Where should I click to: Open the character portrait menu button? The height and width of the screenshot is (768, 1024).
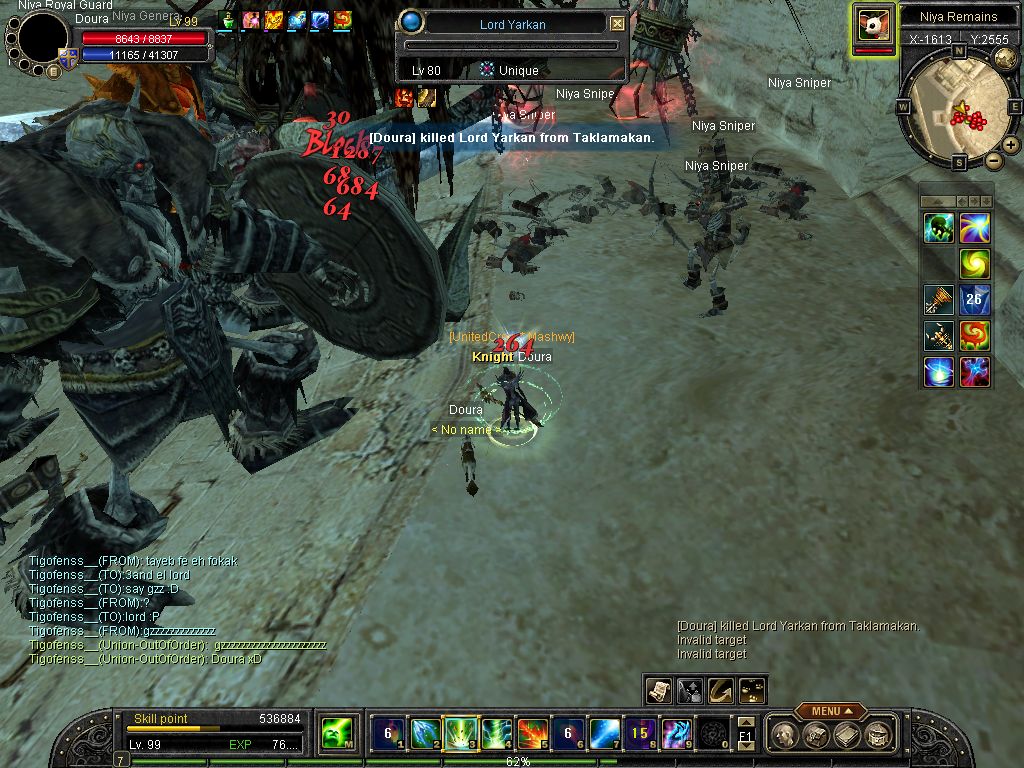(x=53, y=71)
